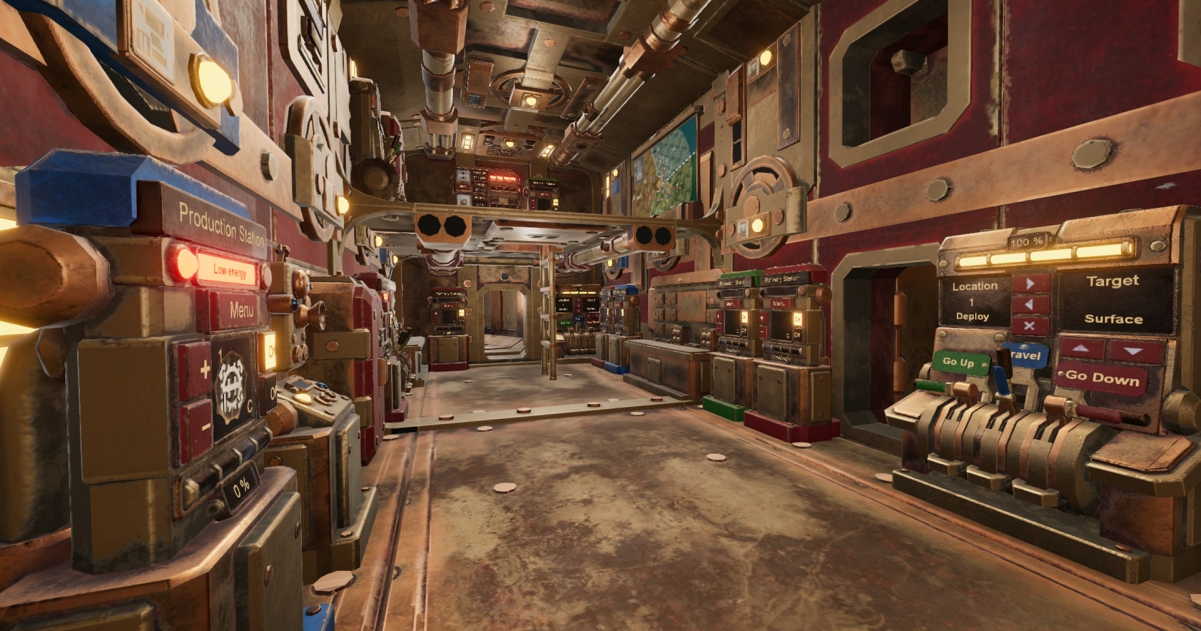
Task: Lower target with the down triangle button
Action: tap(1136, 350)
